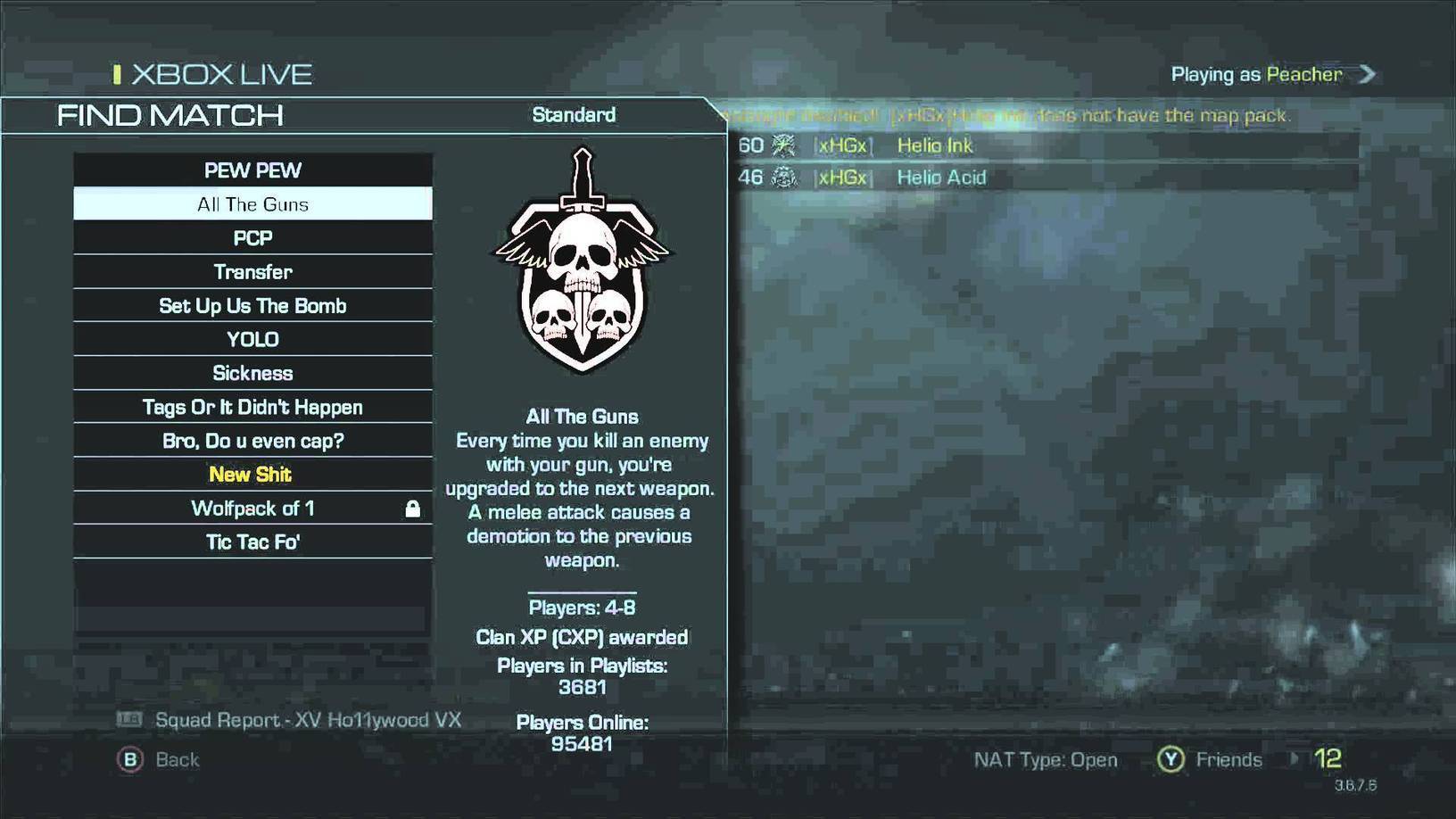The width and height of the screenshot is (1456, 819).
Task: Select Bro, Do u even cap?
Action: [x=252, y=441]
